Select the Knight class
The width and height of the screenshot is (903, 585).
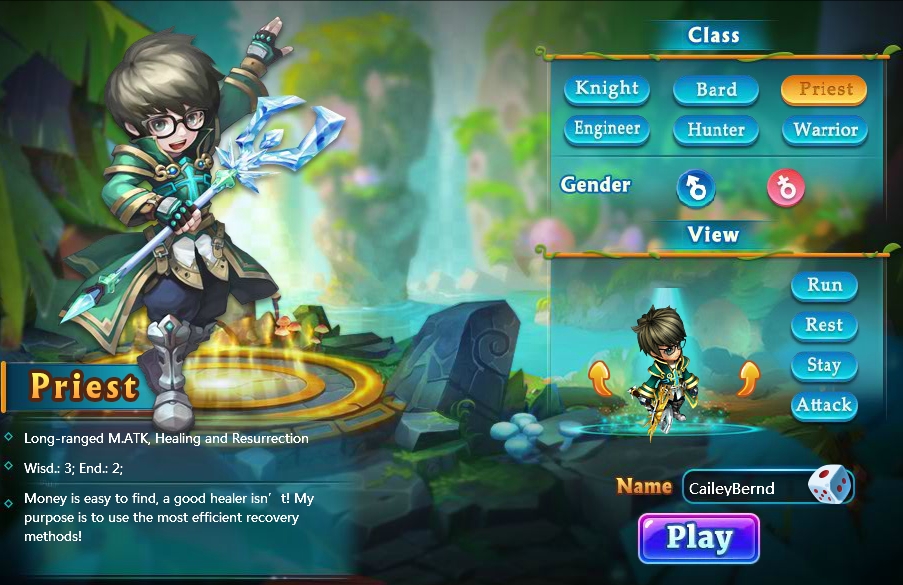click(x=607, y=89)
